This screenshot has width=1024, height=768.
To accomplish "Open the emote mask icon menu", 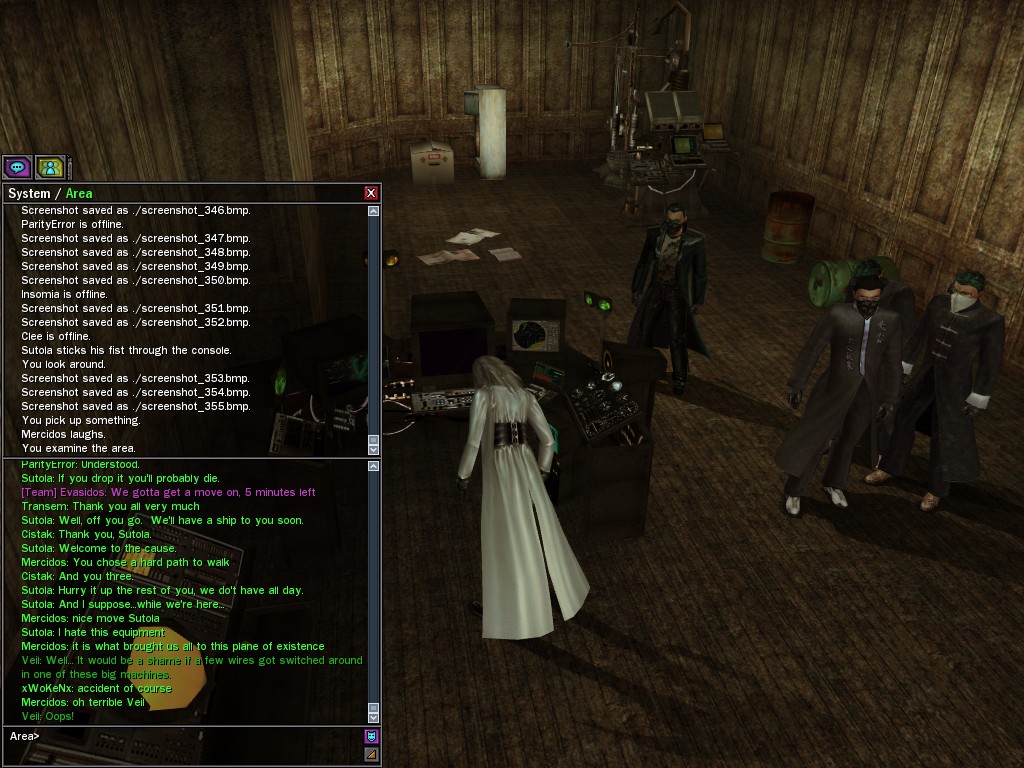I will (371, 737).
